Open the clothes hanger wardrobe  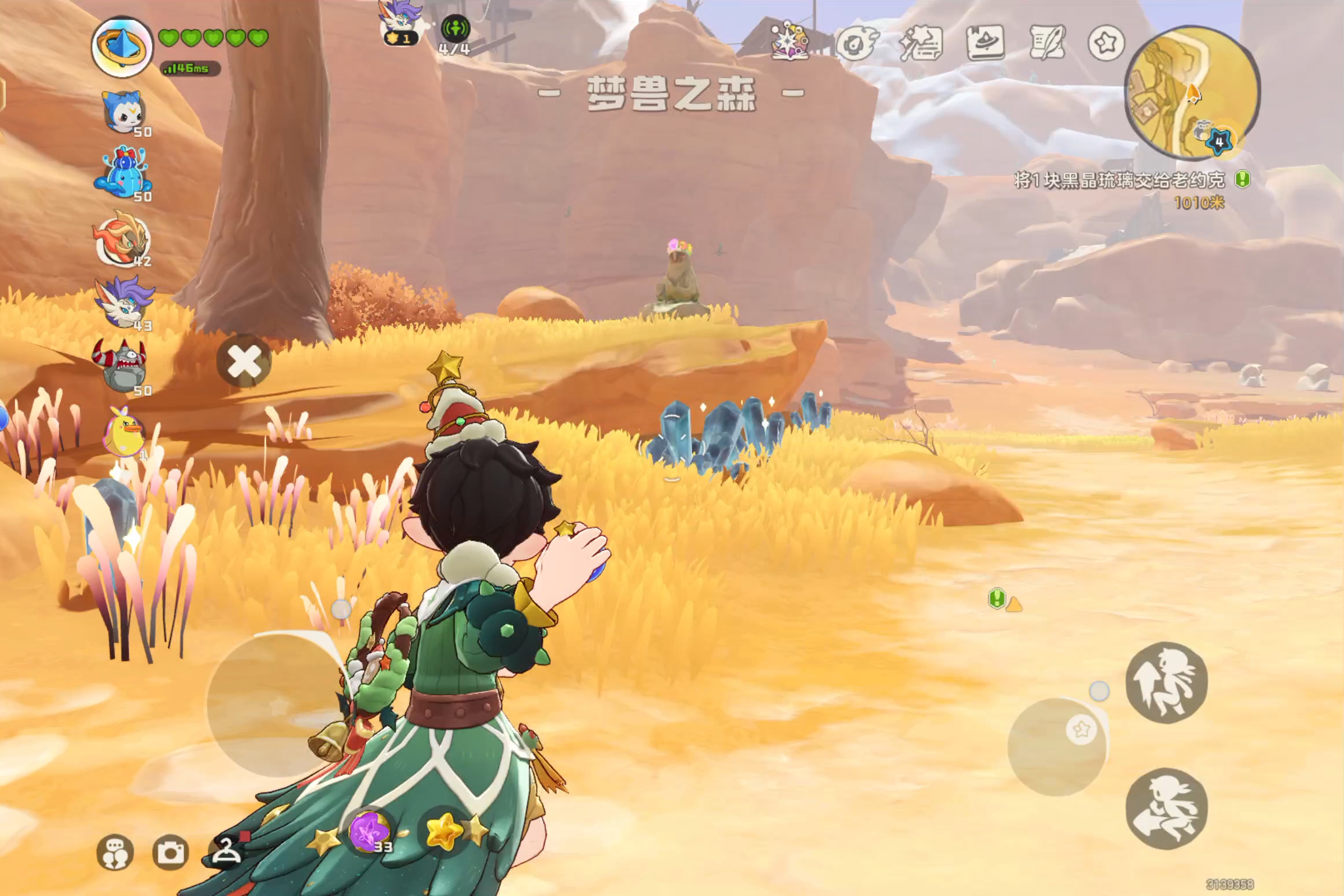(227, 851)
